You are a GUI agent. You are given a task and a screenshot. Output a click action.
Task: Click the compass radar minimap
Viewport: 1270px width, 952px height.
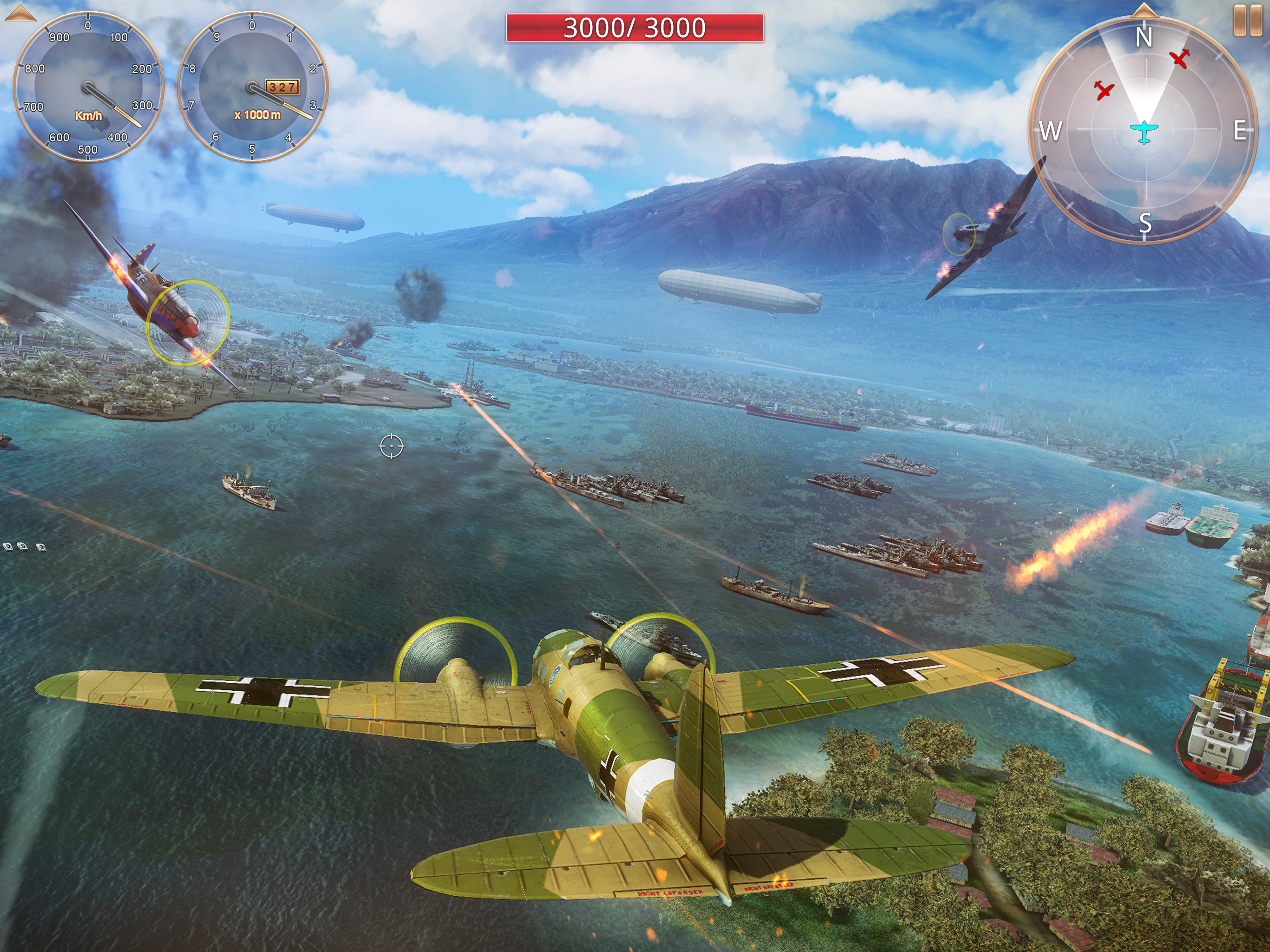(1144, 130)
